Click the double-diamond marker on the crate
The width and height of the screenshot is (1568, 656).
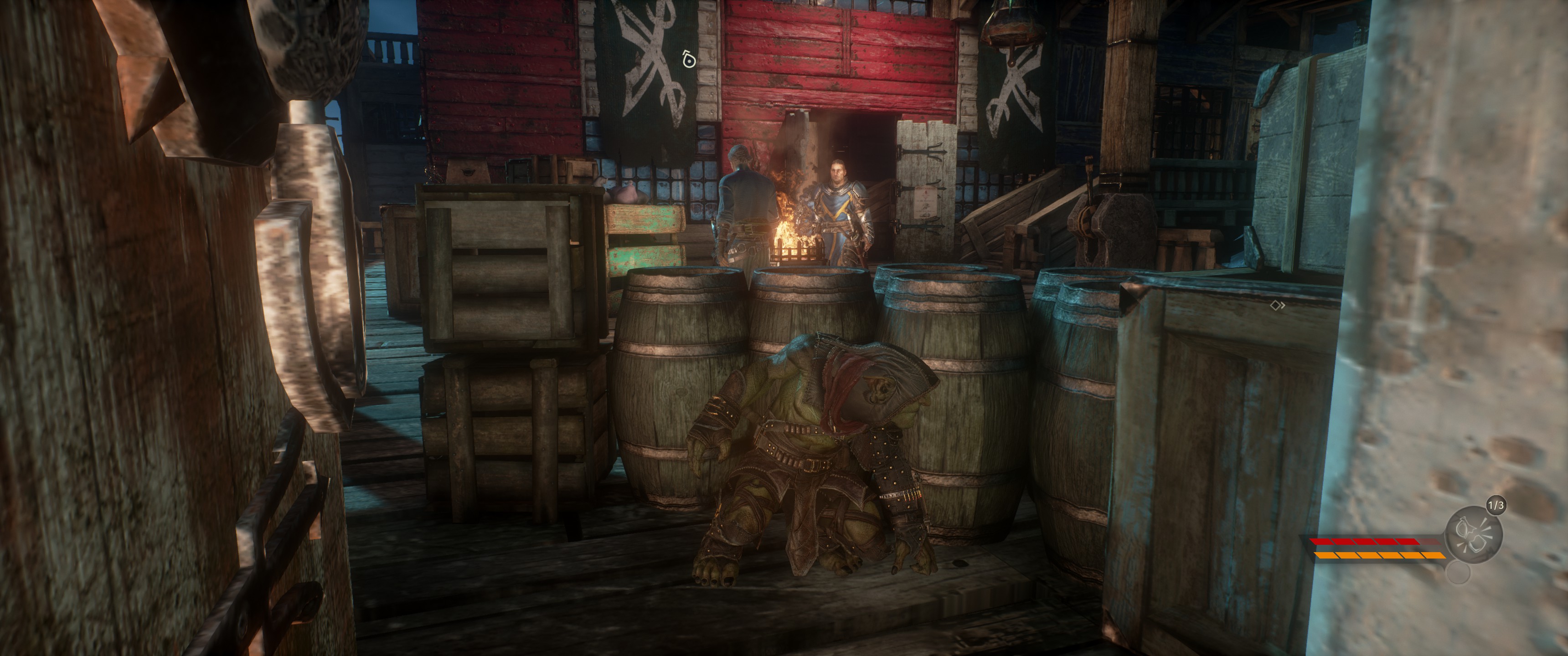point(1277,306)
